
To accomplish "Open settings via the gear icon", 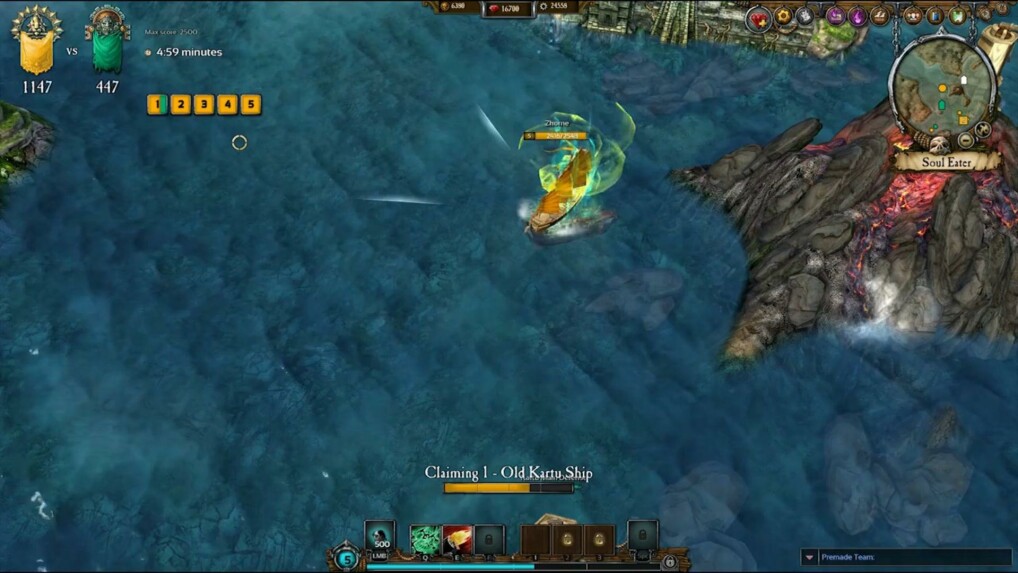I will [x=784, y=16].
